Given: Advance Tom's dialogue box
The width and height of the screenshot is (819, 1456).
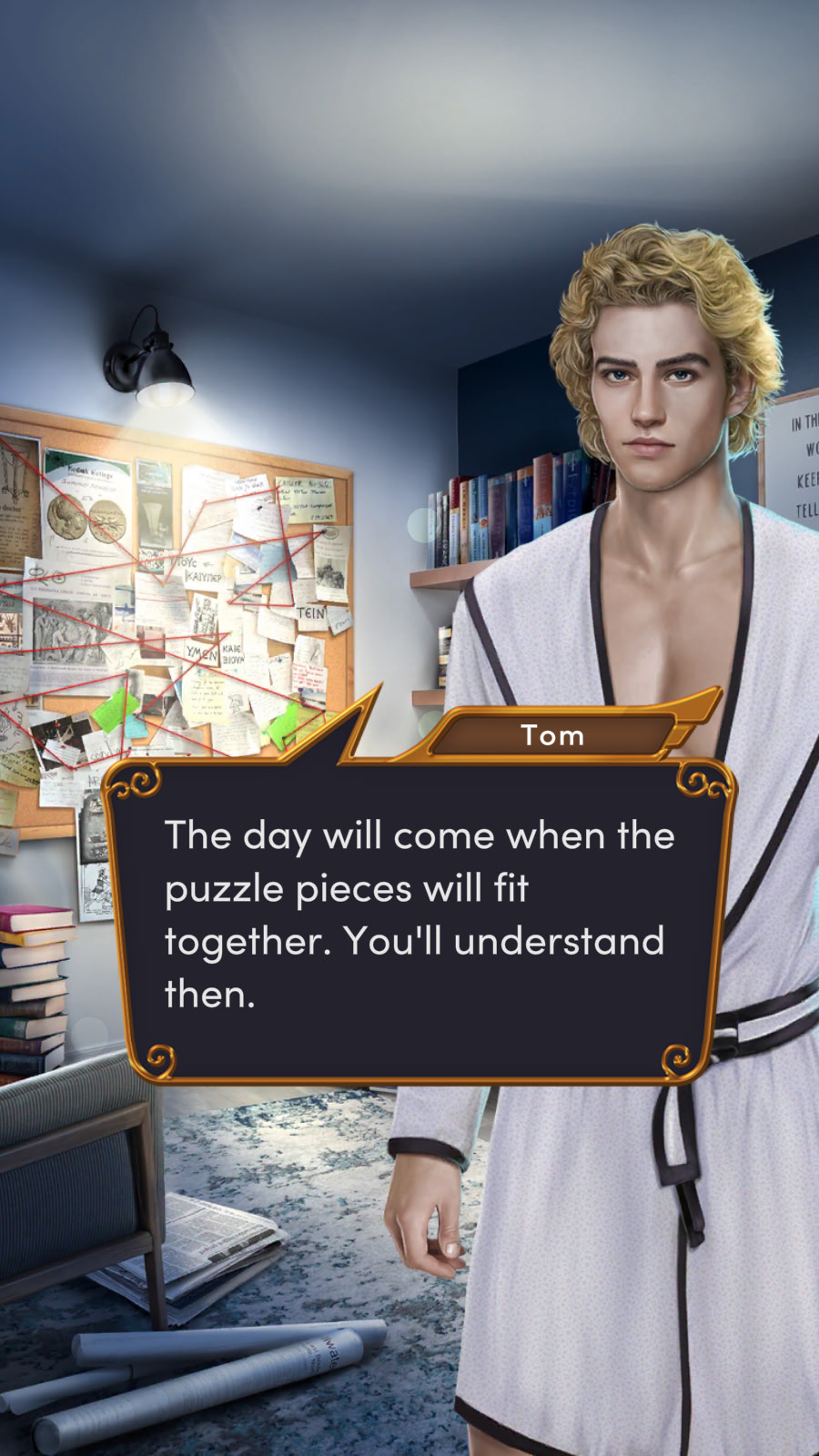Looking at the screenshot, I should pos(419,919).
